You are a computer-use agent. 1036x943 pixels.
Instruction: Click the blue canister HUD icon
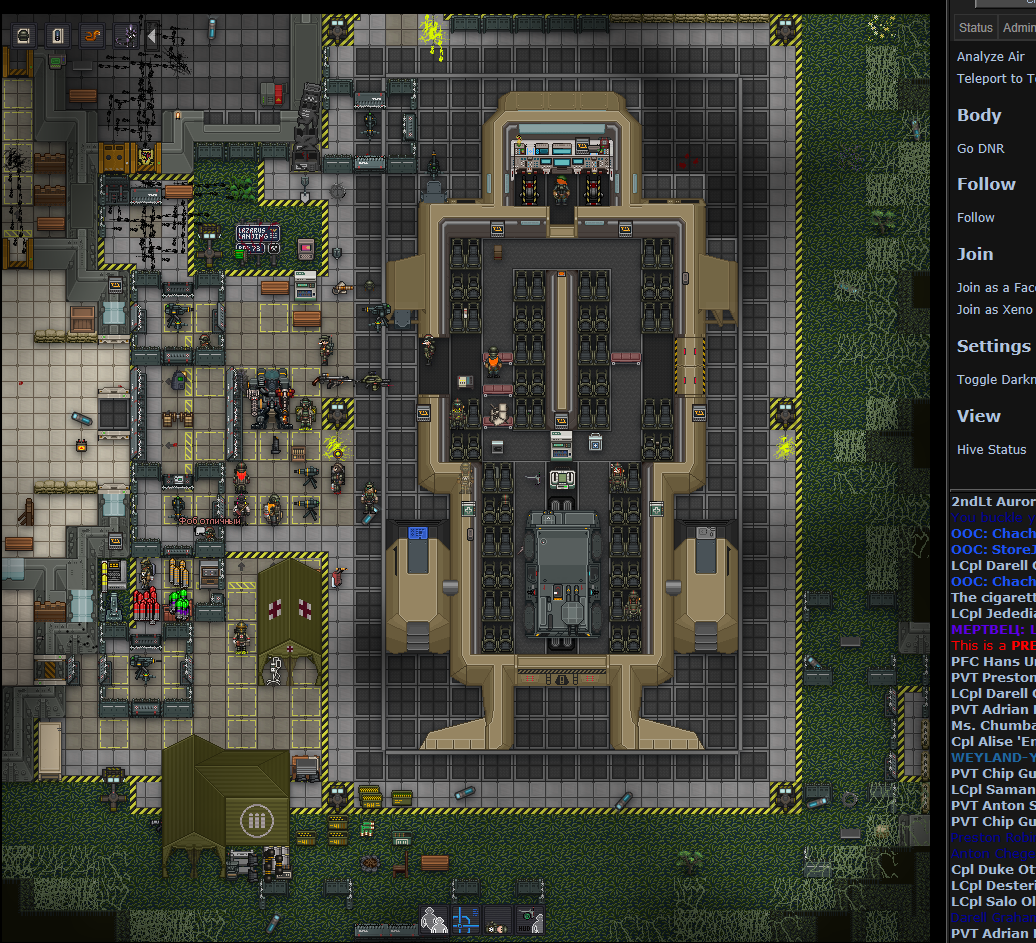click(59, 36)
